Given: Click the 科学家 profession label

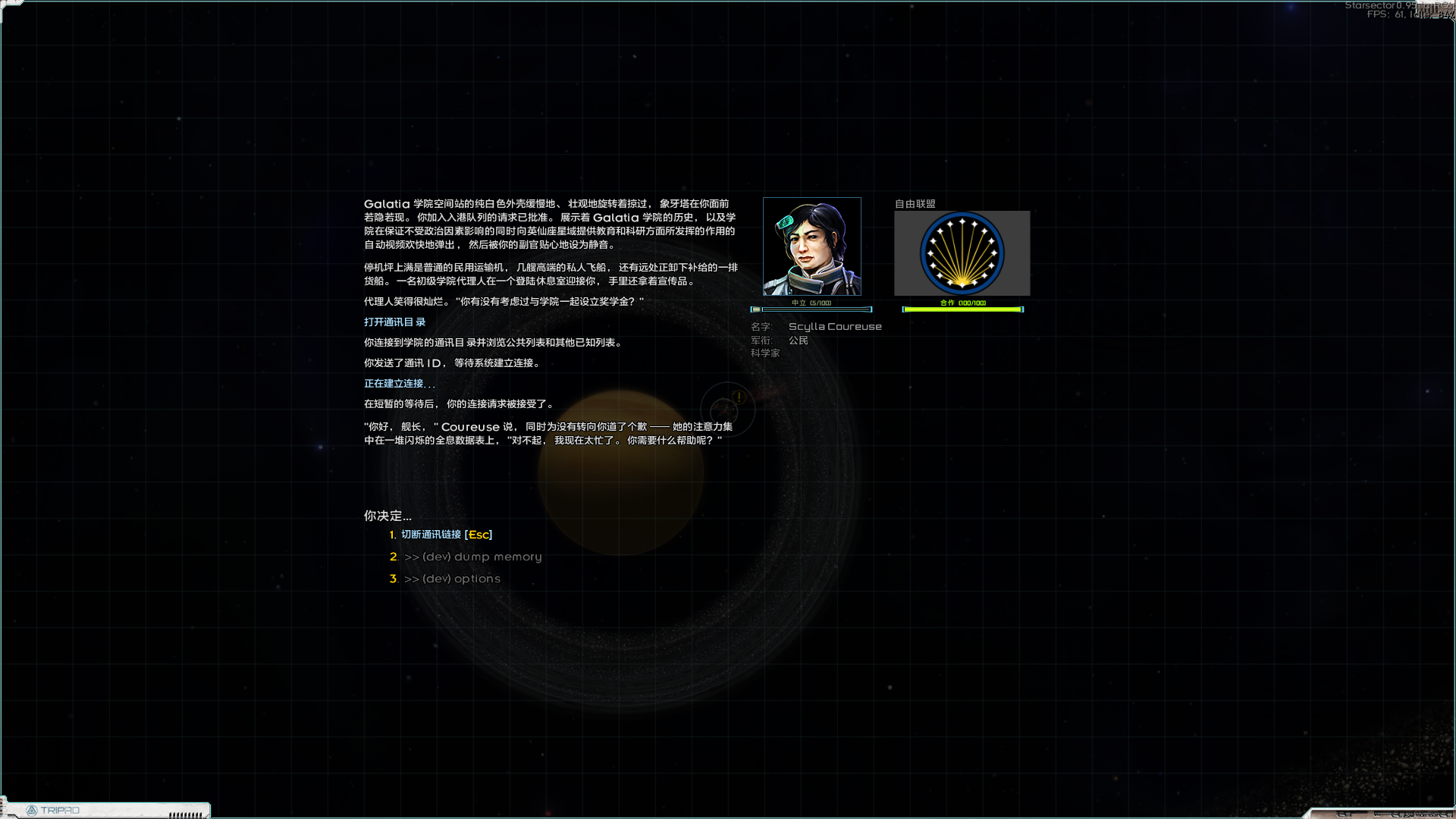Looking at the screenshot, I should click(x=764, y=352).
